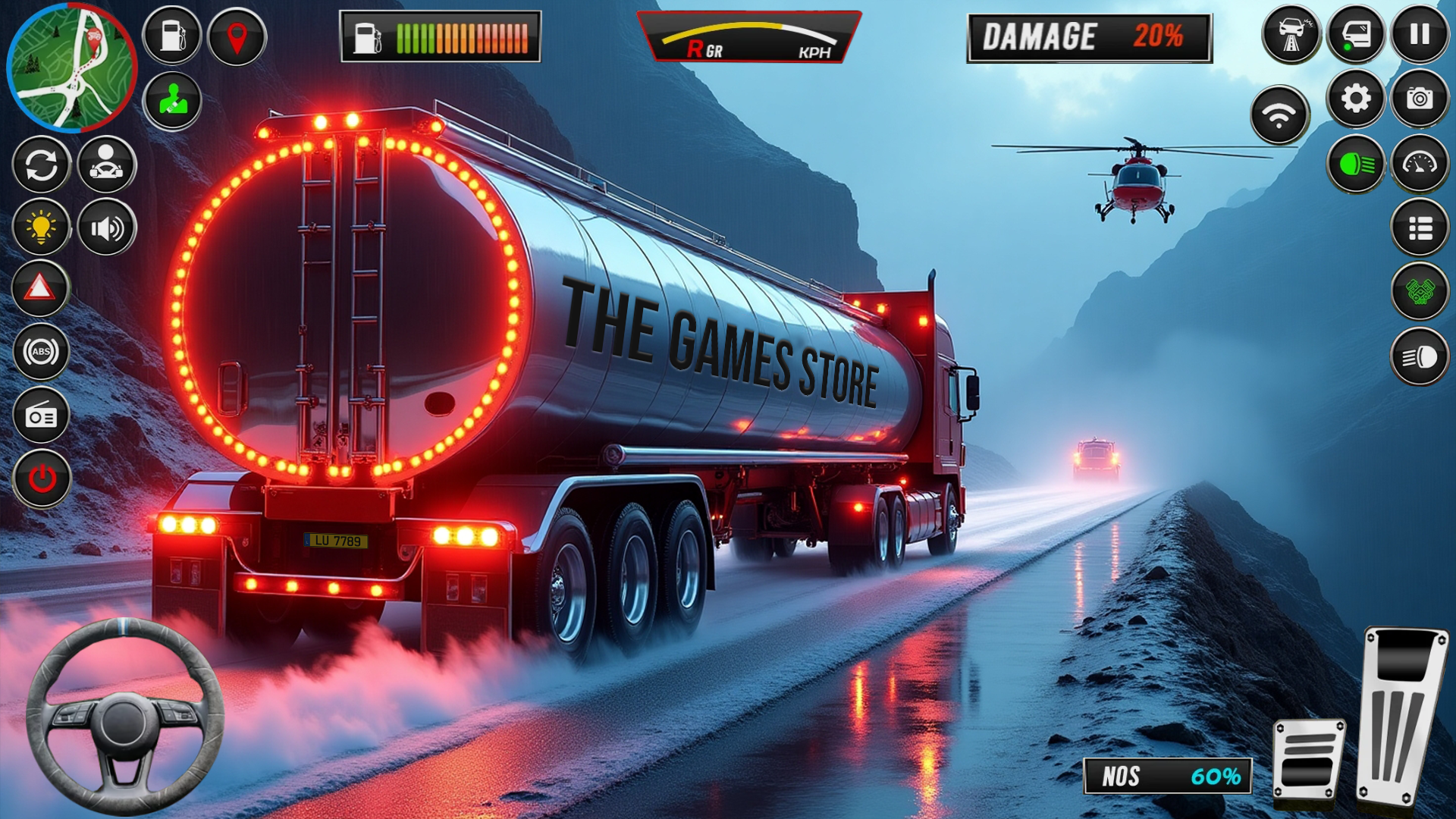Tap the speedometer gauge button
The height and width of the screenshot is (819, 1456).
tap(1420, 164)
